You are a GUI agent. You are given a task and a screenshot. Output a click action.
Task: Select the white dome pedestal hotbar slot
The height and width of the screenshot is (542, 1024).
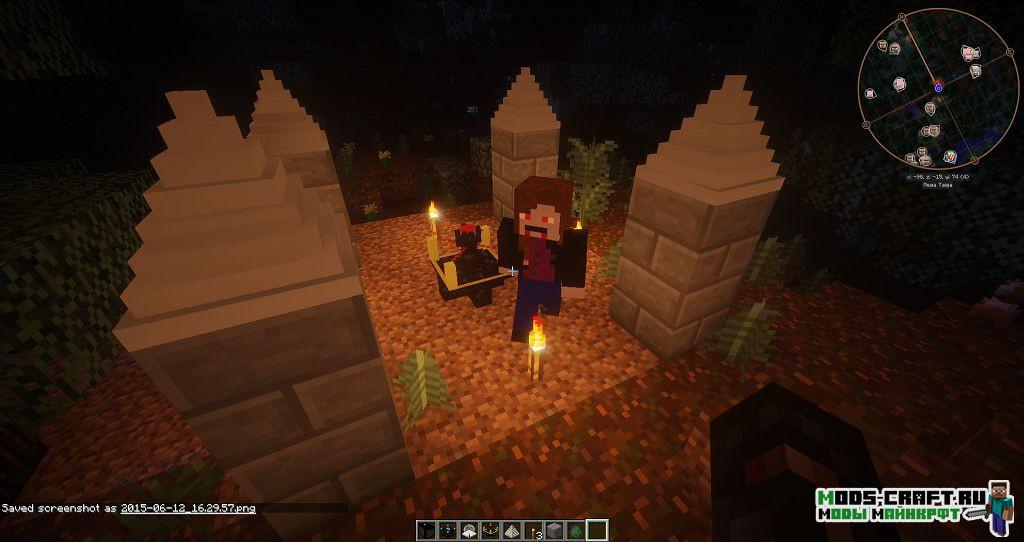(x=469, y=530)
